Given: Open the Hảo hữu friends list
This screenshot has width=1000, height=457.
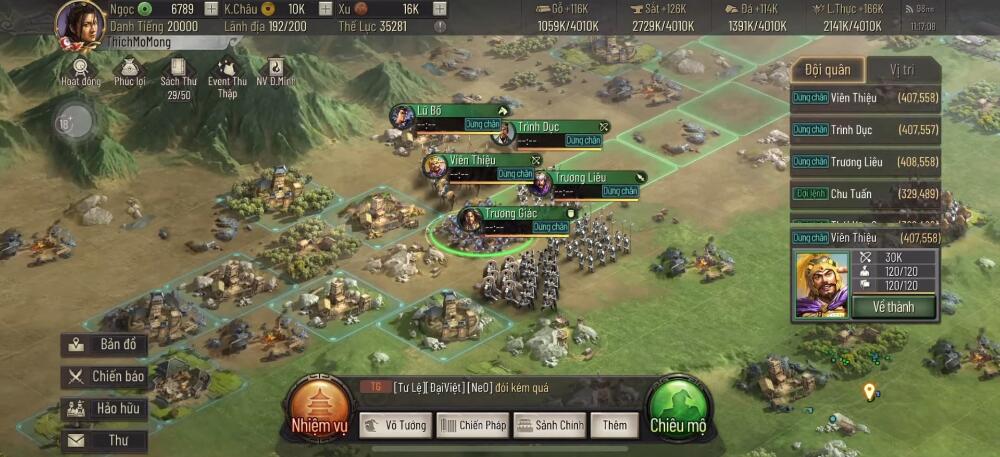Looking at the screenshot, I should click(x=105, y=409).
